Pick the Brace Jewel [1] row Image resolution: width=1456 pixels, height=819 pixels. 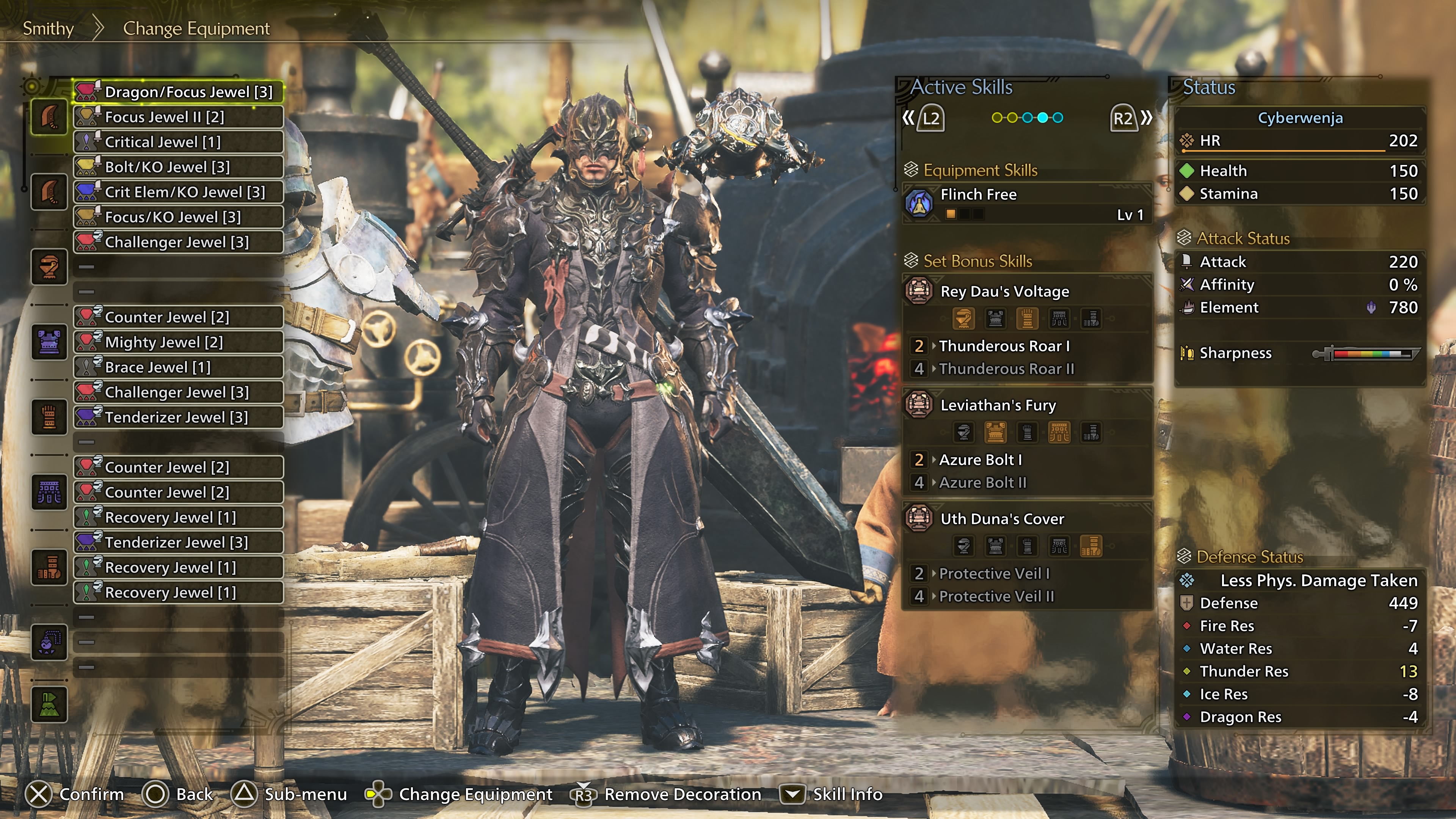tap(178, 367)
